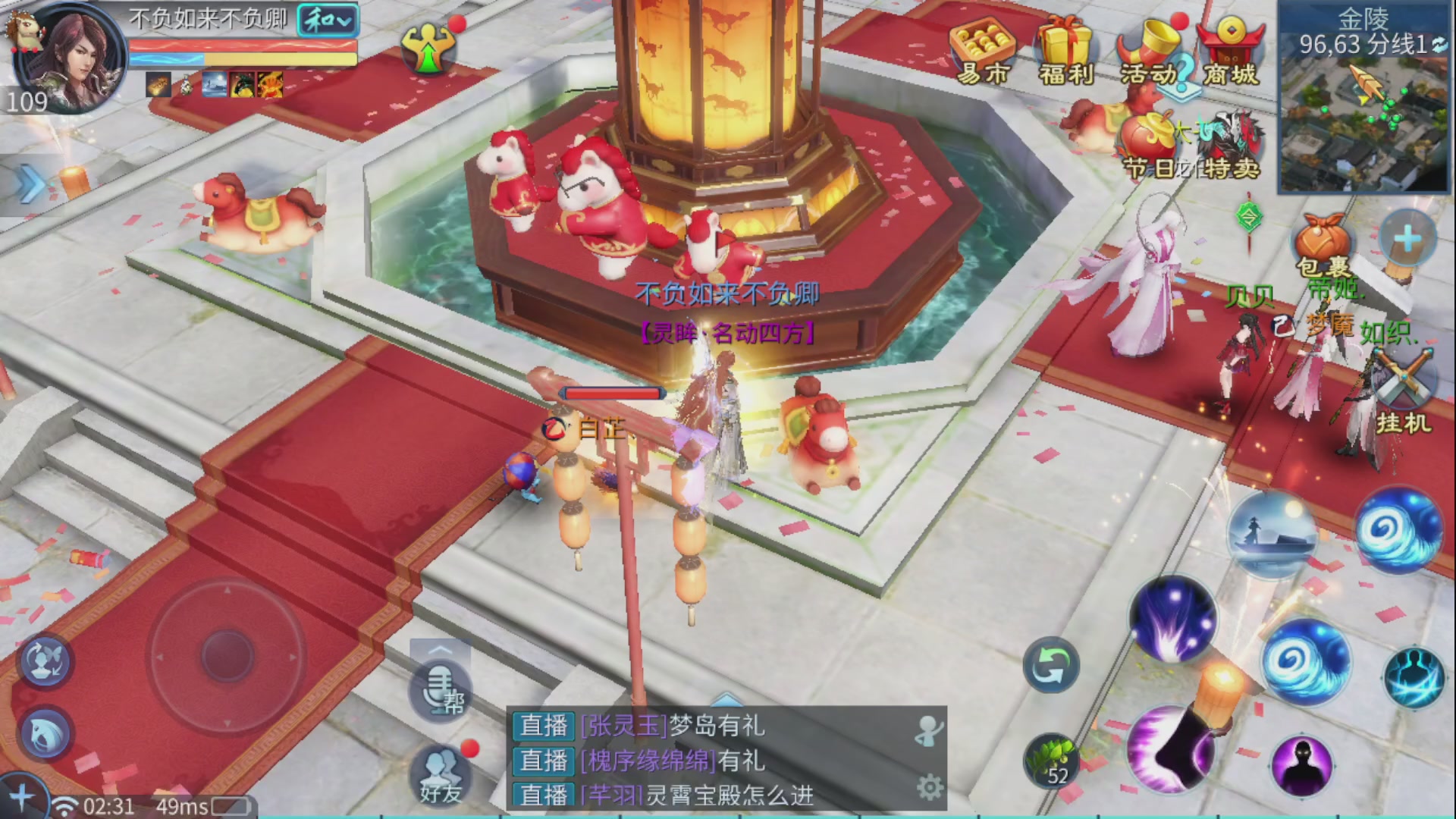Open the 好友 friends list
The image size is (1456, 819).
tap(441, 775)
